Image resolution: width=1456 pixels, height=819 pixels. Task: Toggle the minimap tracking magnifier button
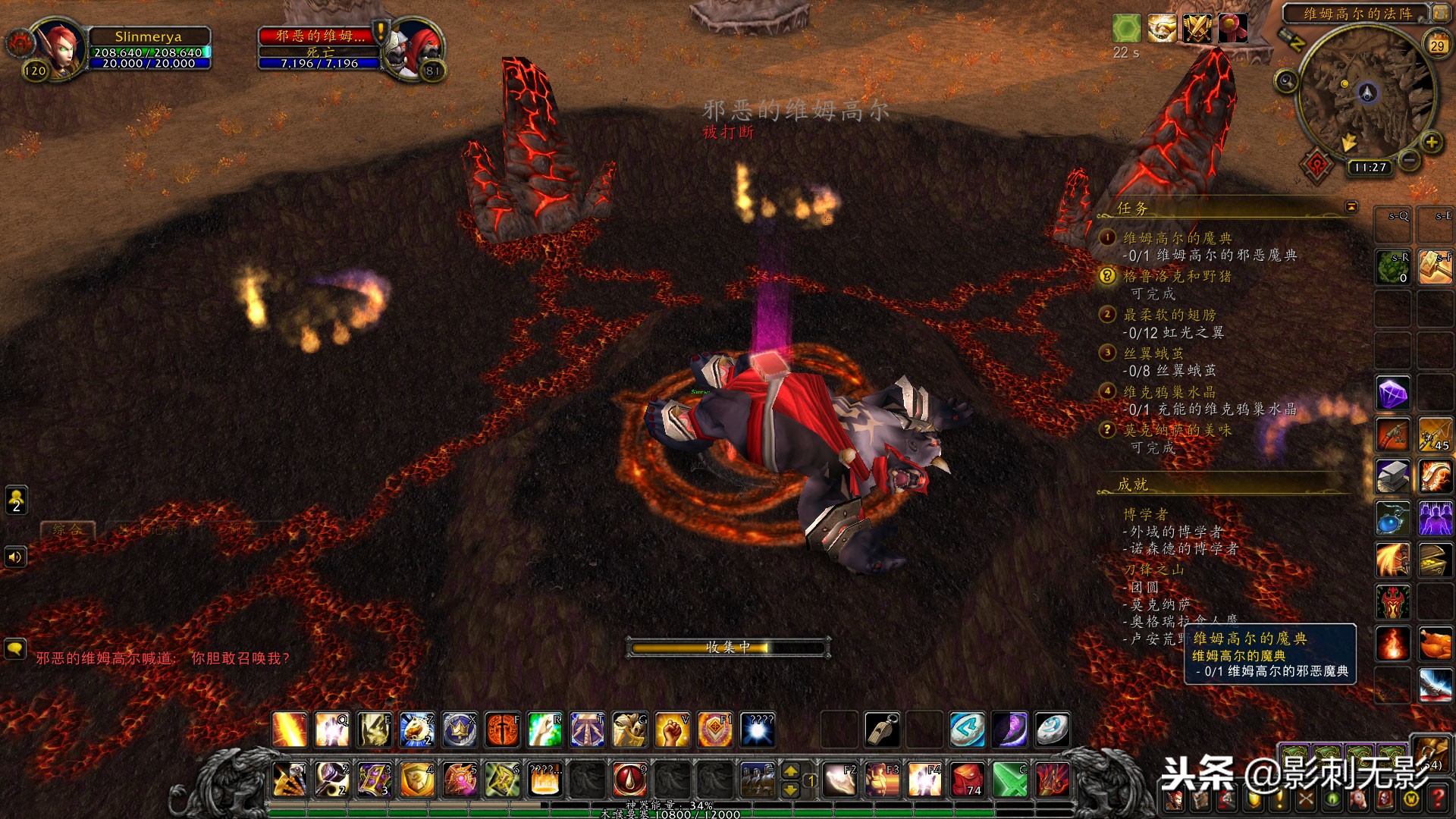point(1286,80)
